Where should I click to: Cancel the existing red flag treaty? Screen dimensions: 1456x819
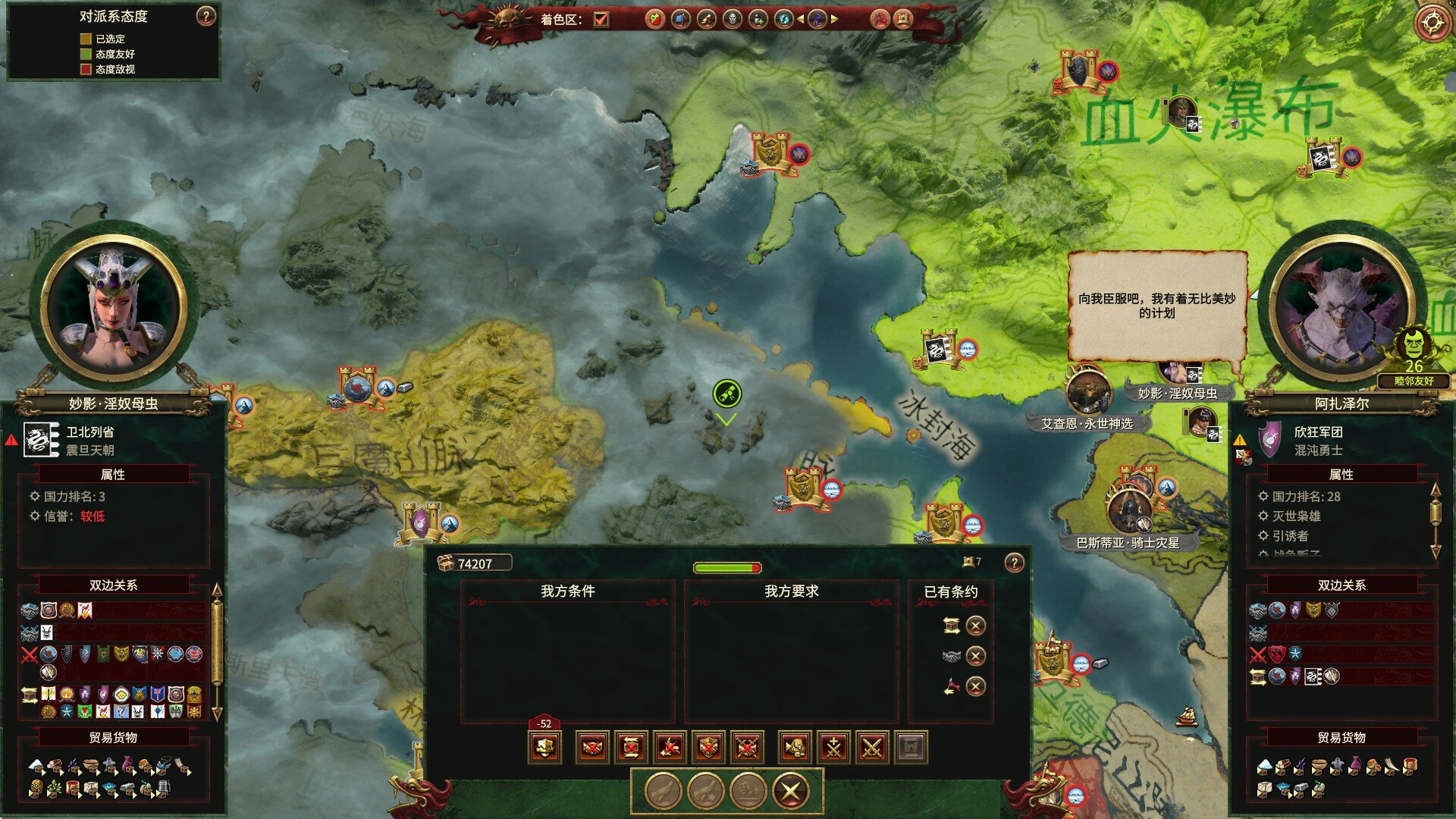tap(975, 686)
